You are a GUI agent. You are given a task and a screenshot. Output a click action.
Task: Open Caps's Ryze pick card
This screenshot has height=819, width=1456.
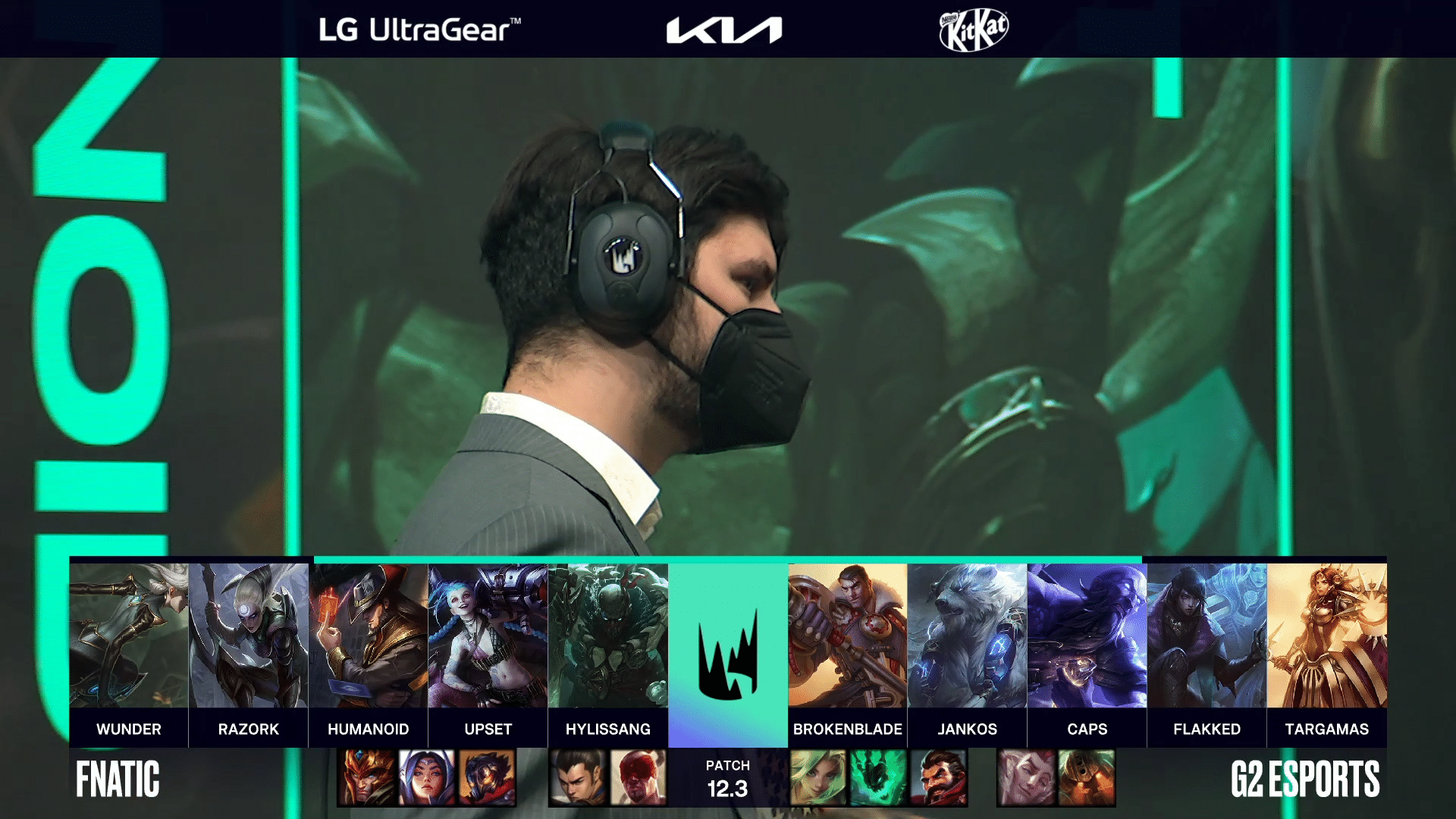tap(1087, 637)
